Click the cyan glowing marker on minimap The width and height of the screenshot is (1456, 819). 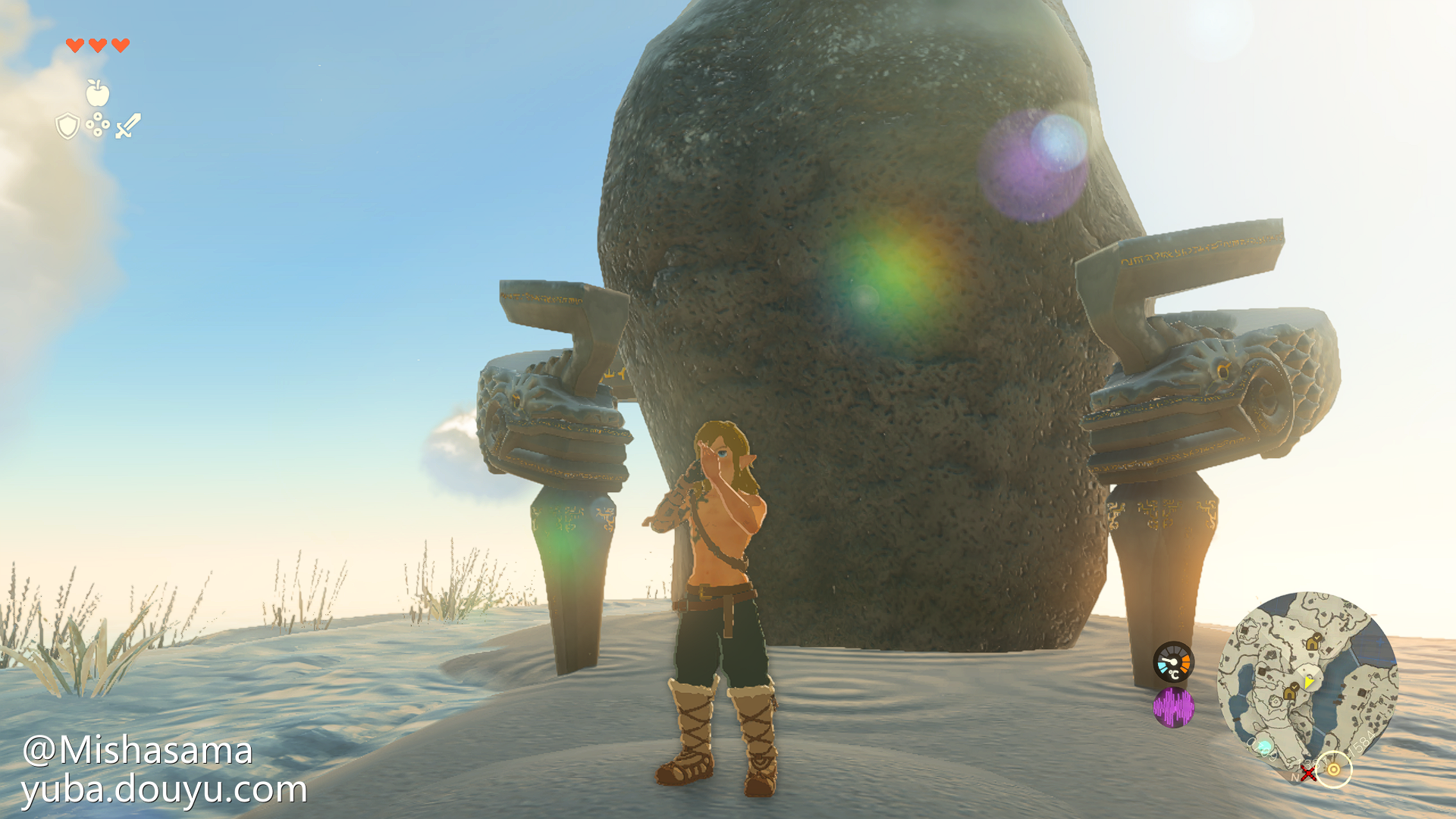coord(1264,747)
